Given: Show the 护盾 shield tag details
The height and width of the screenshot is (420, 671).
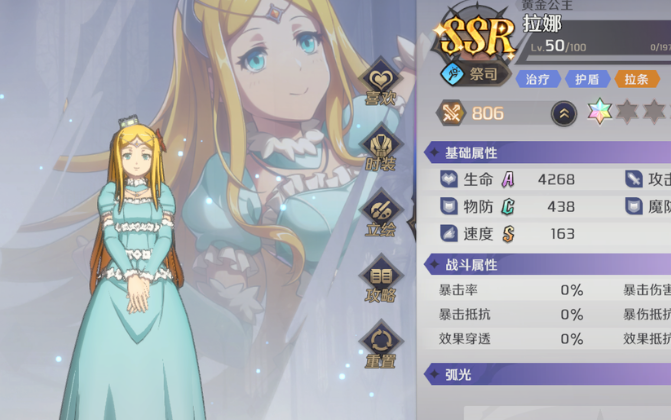Looking at the screenshot, I should [587, 79].
